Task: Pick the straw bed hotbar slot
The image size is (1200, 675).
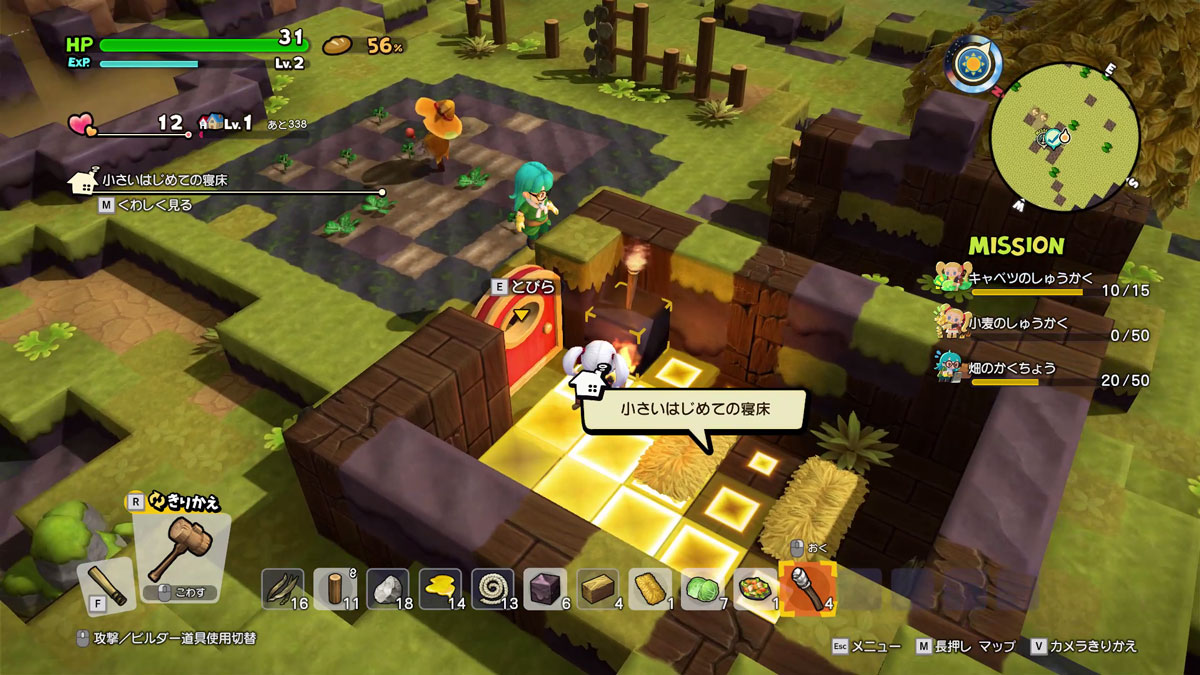Action: point(650,588)
